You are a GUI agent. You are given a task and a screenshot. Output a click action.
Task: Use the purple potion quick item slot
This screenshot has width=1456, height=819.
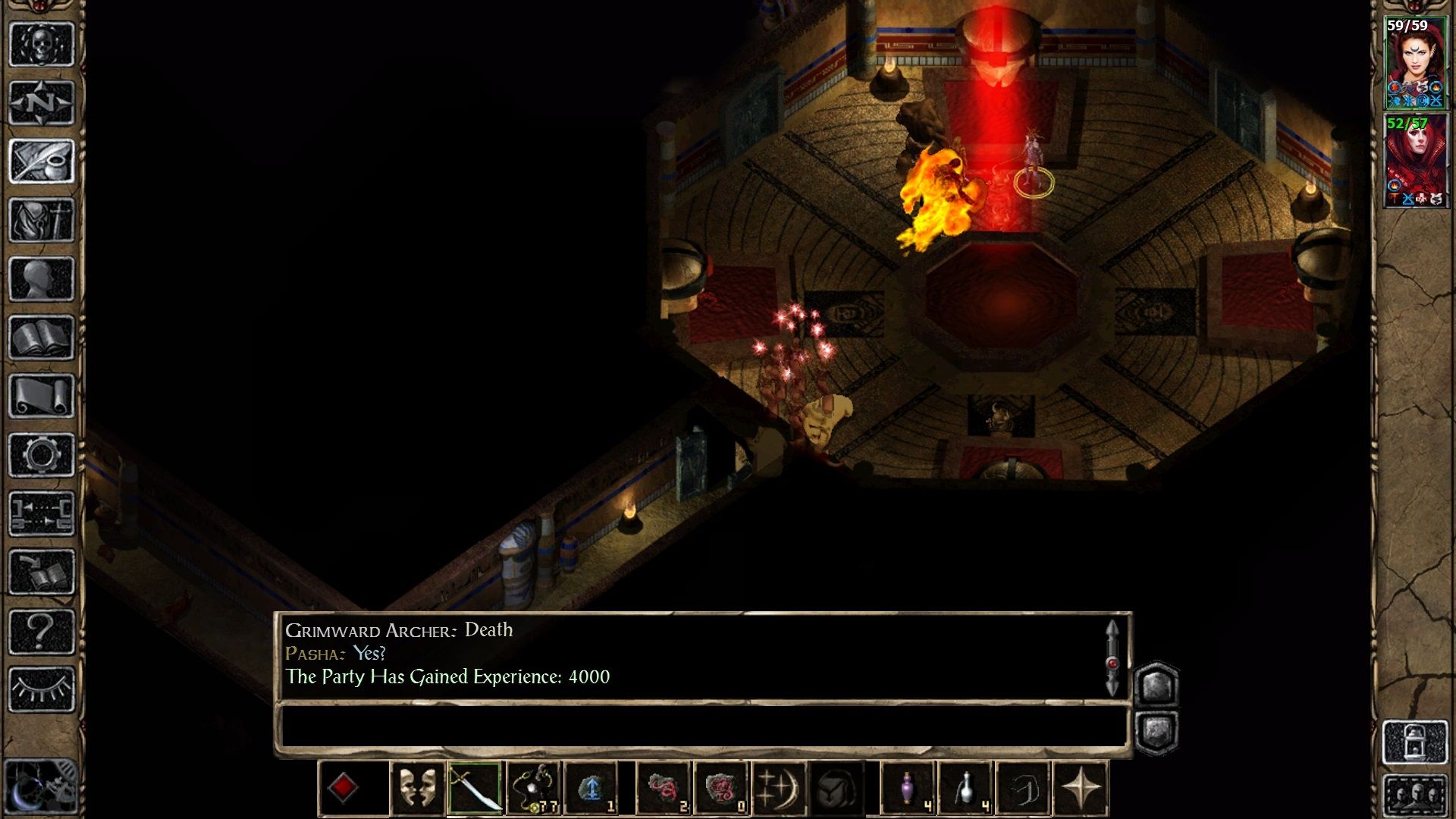pyautogui.click(x=907, y=788)
